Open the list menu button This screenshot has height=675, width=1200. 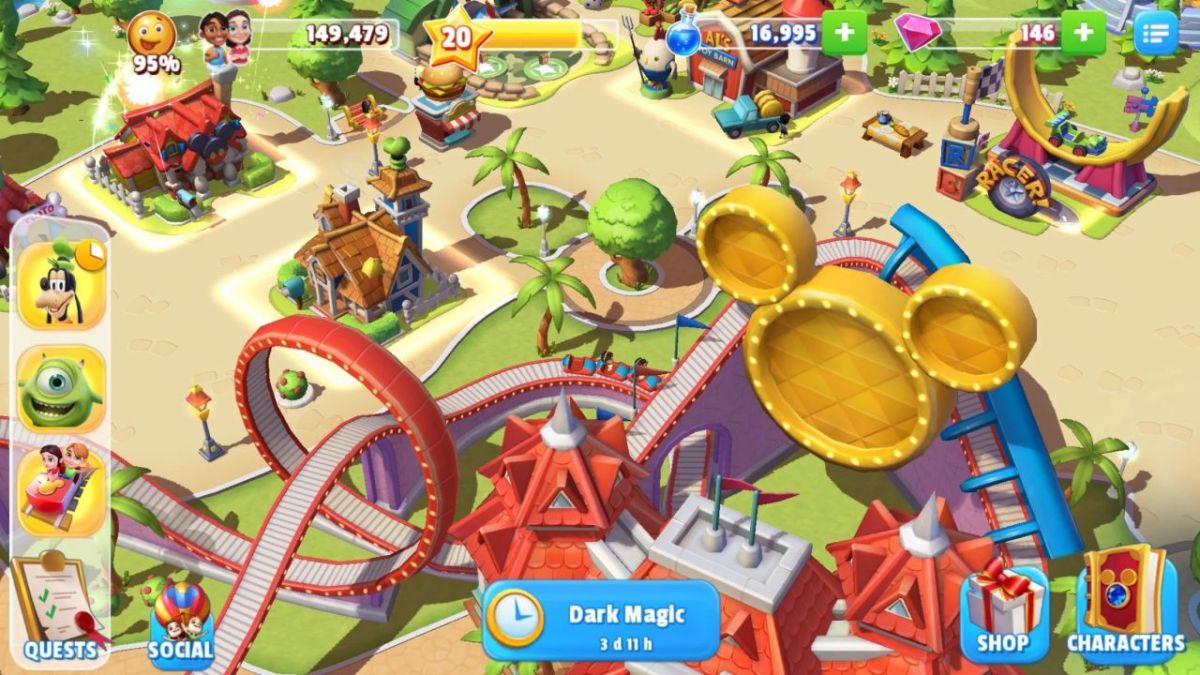point(1156,33)
